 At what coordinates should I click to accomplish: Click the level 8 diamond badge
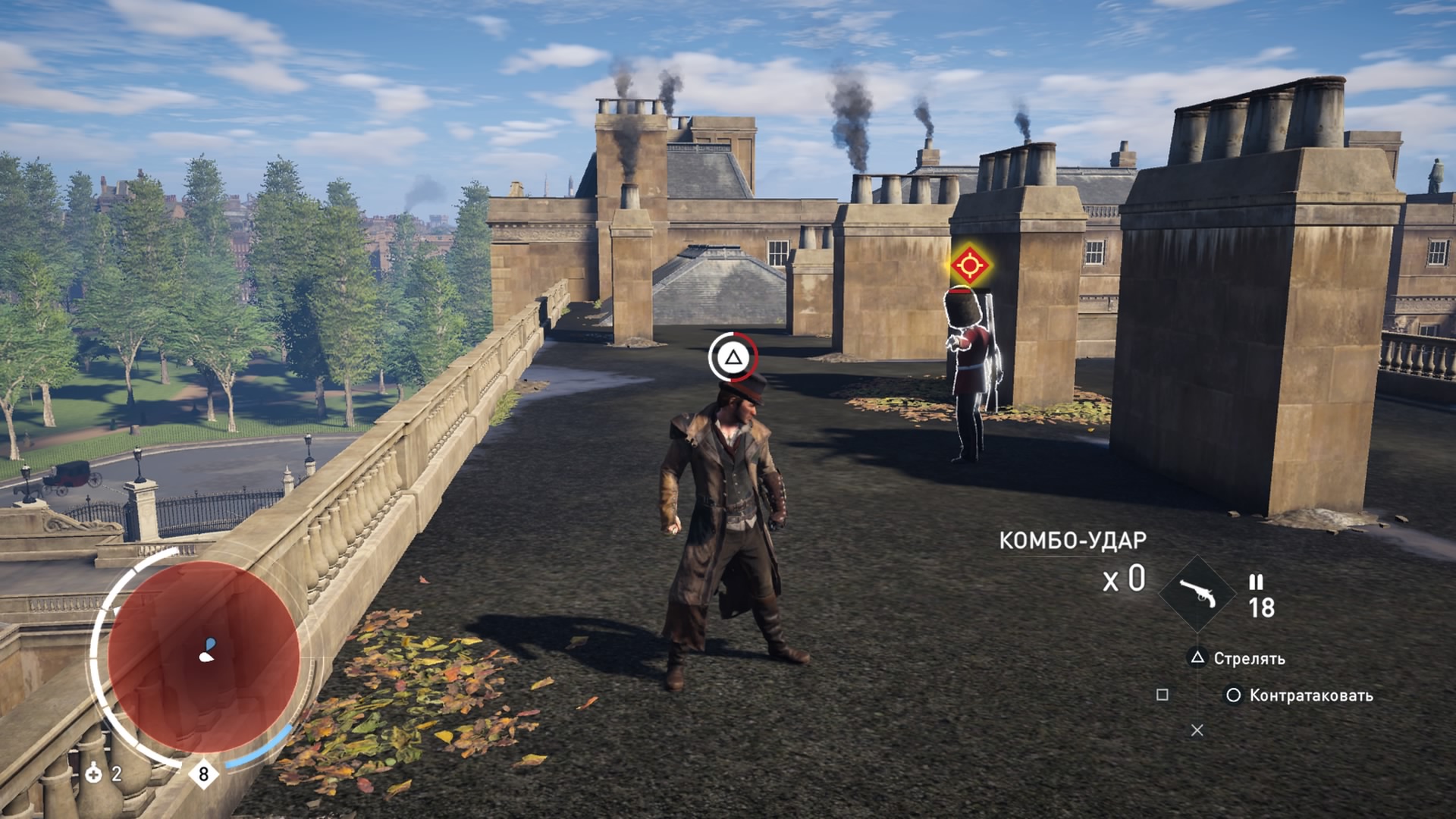pos(203,773)
